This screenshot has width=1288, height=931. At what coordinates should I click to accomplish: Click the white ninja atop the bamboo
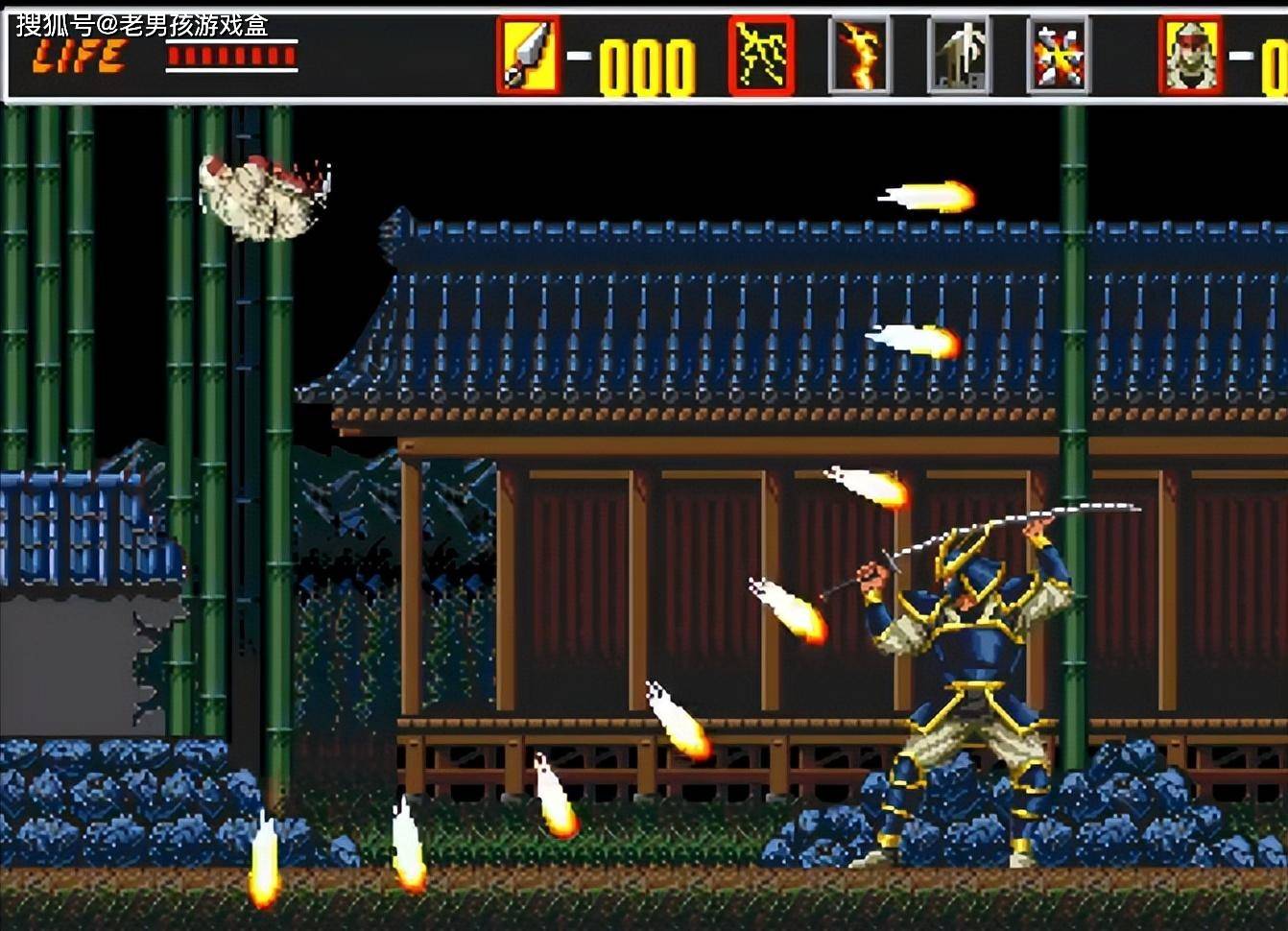pyautogui.click(x=254, y=192)
